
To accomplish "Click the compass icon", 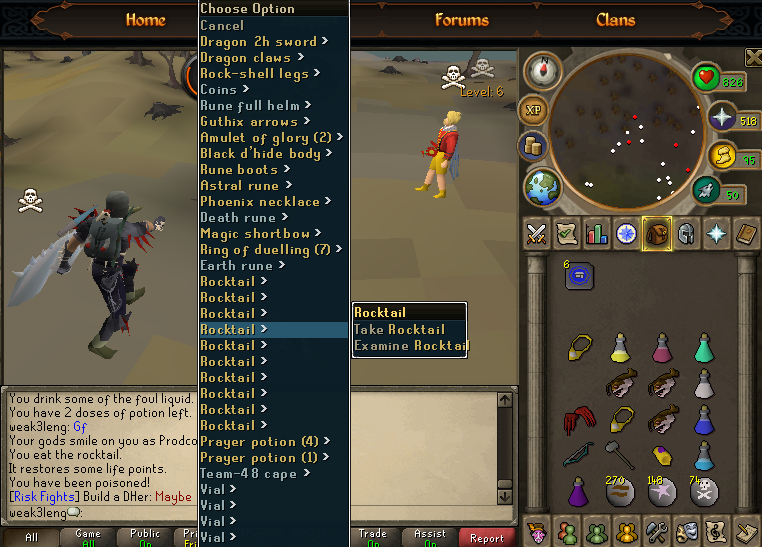I will 543,71.
